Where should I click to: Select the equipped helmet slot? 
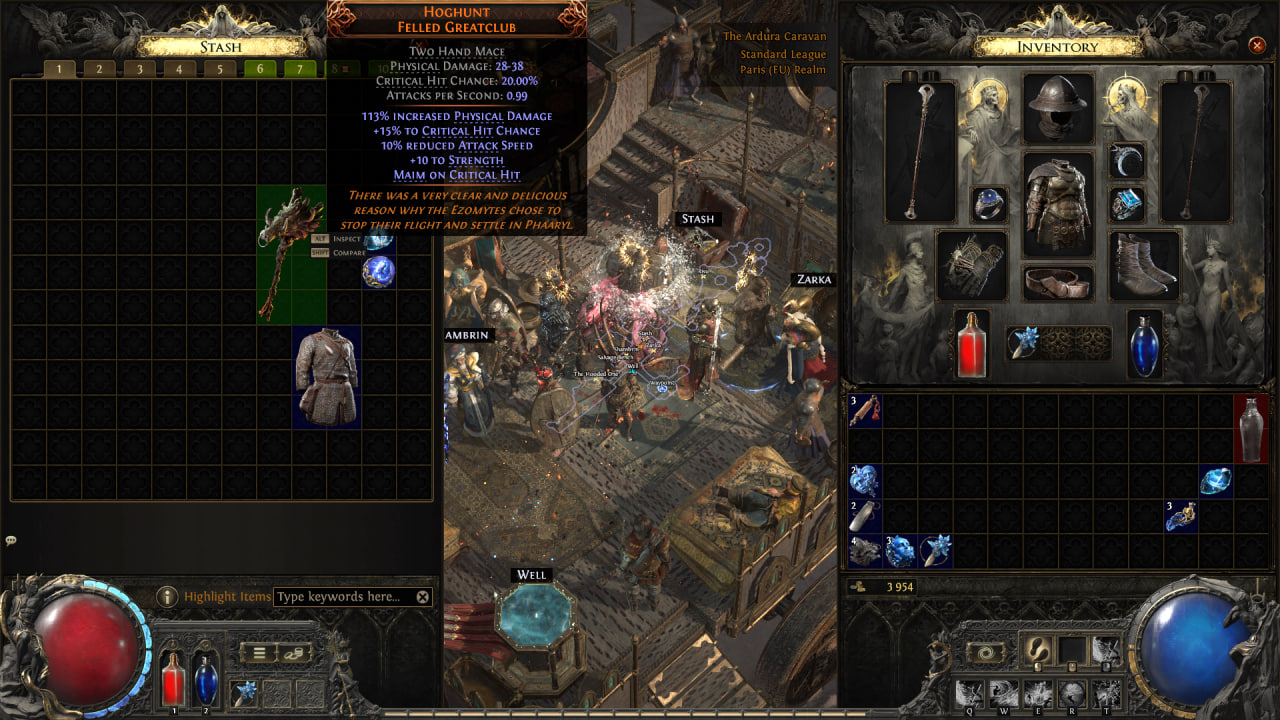1058,108
